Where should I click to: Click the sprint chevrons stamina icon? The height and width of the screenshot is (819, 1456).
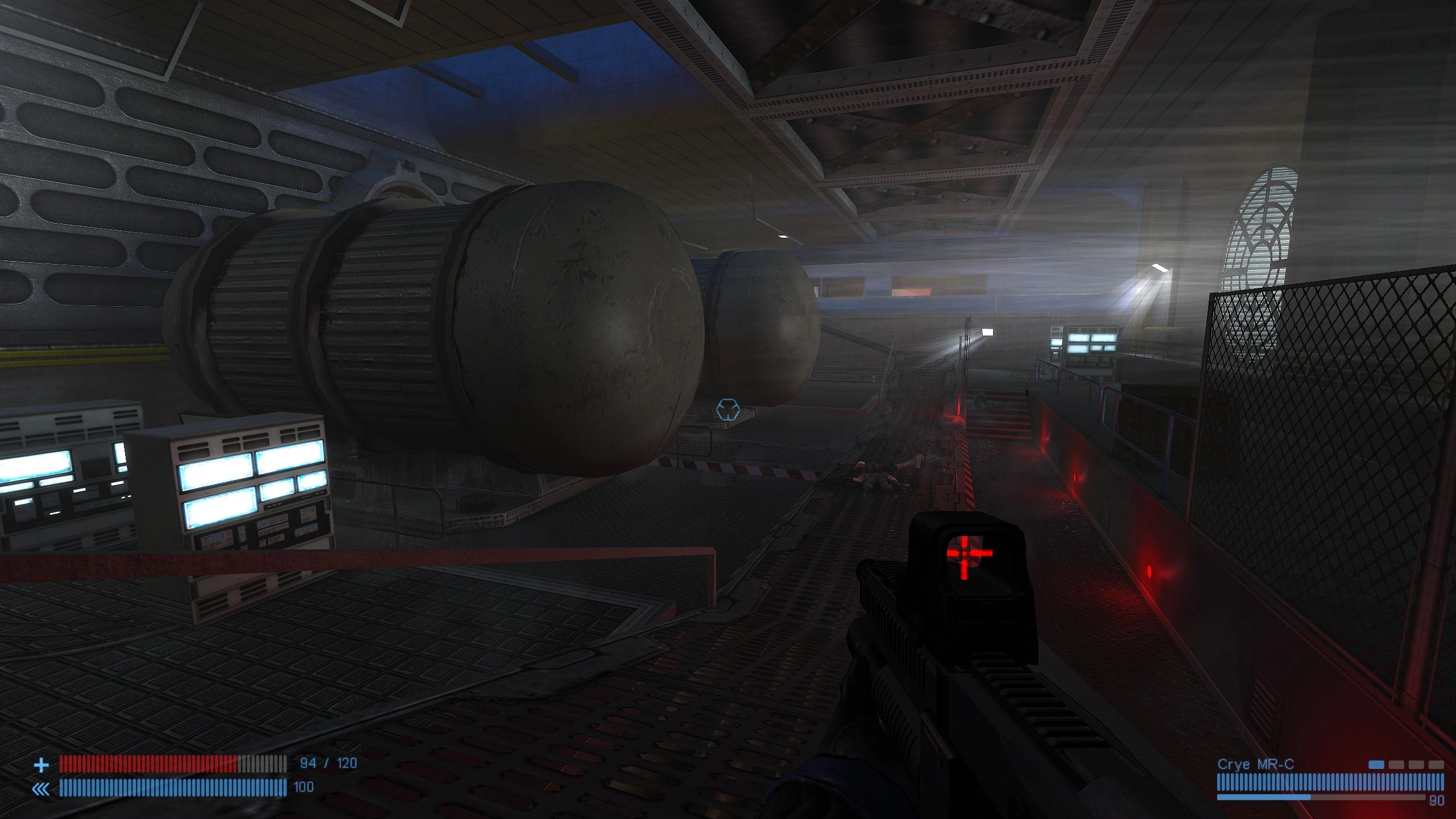pyautogui.click(x=42, y=788)
